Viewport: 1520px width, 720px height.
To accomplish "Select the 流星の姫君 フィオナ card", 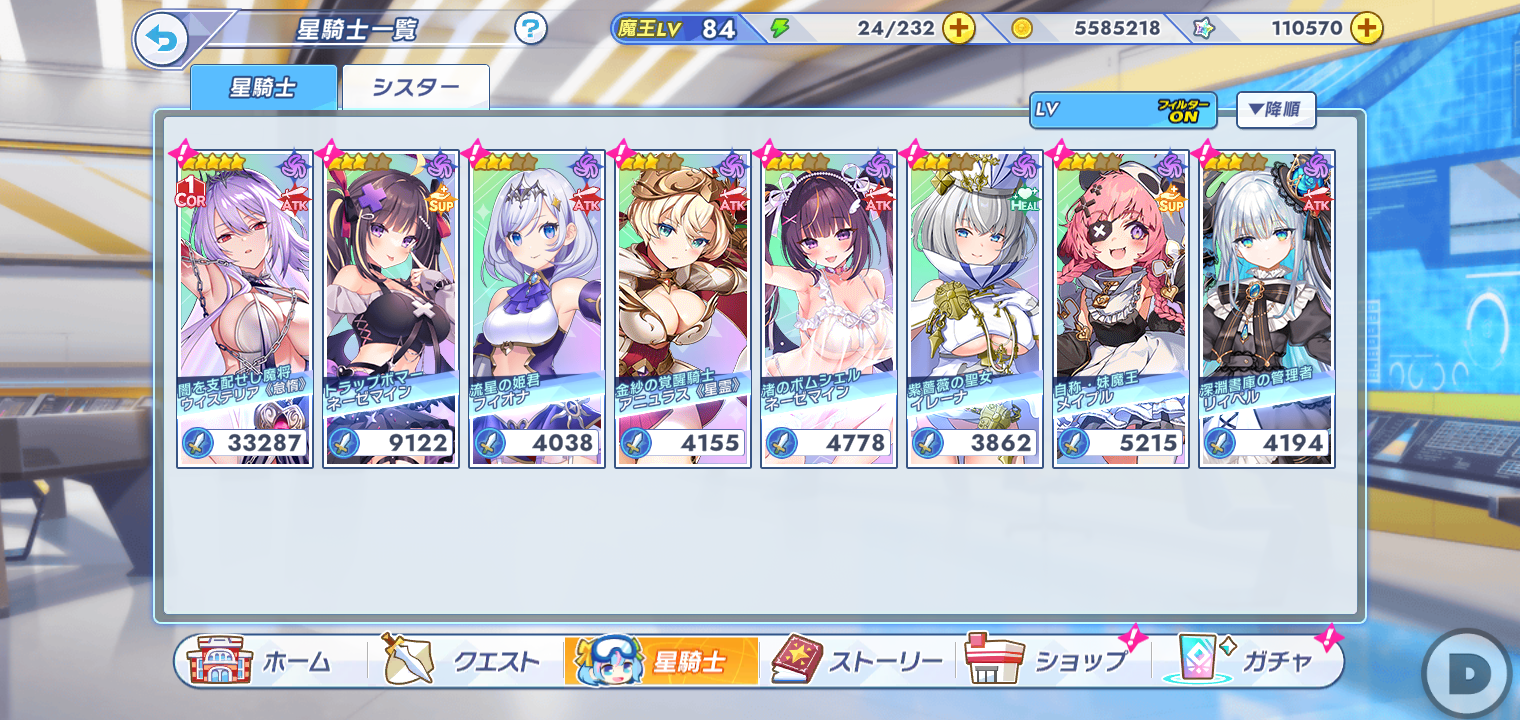I will (x=537, y=309).
